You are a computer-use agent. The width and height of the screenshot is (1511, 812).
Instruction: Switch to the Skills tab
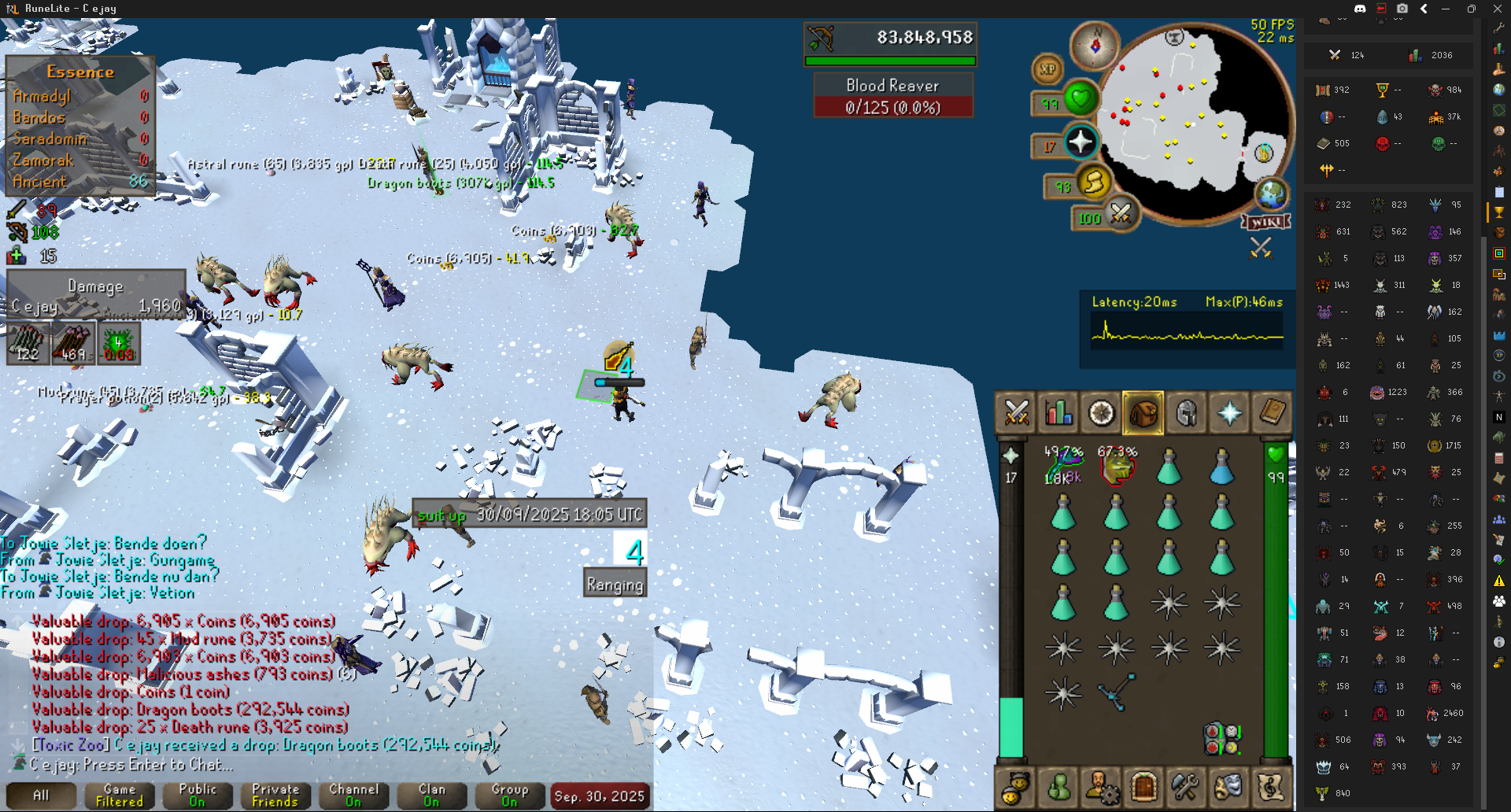tap(1058, 412)
